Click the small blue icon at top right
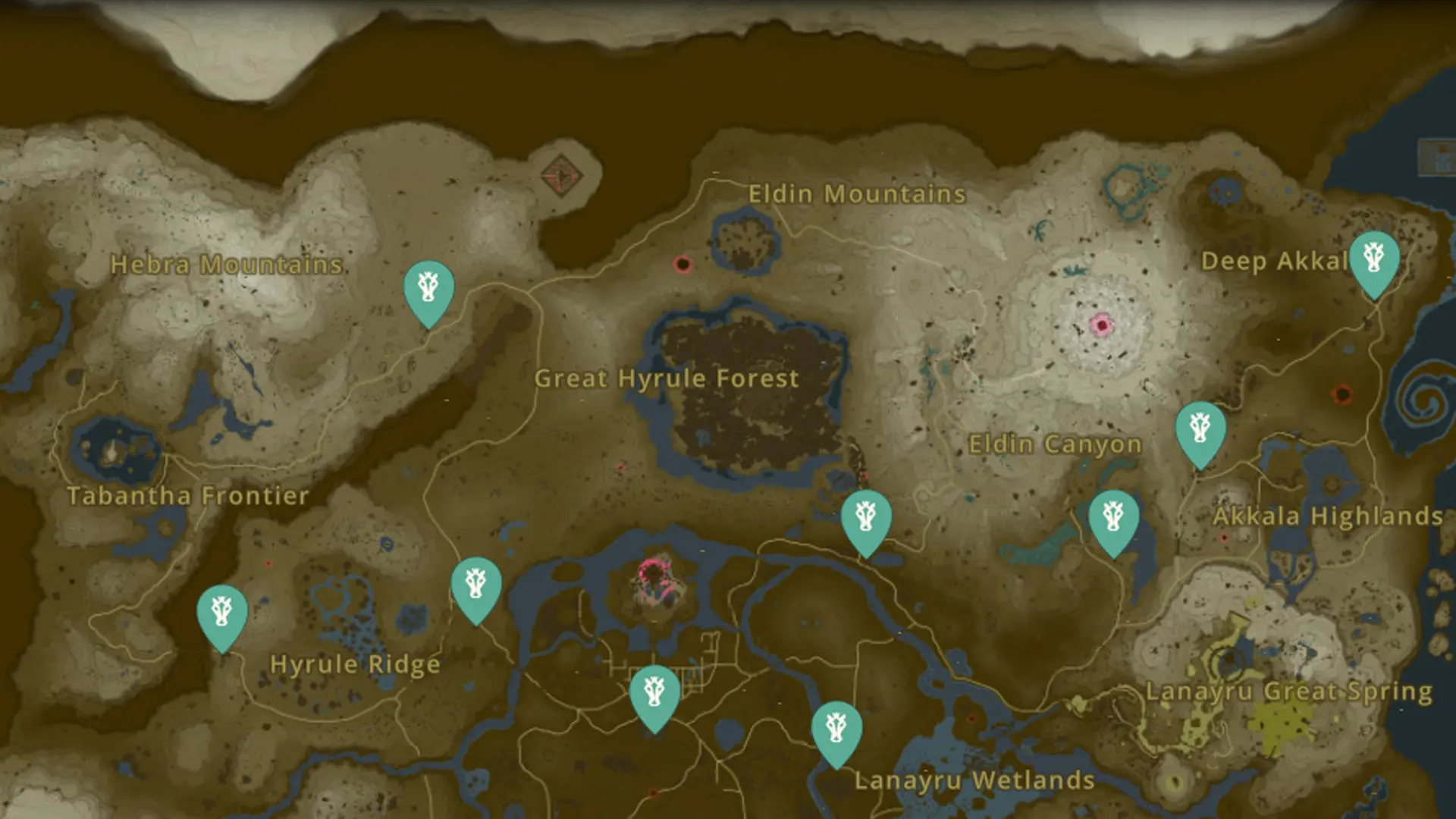Image resolution: width=1456 pixels, height=819 pixels. point(1436,152)
